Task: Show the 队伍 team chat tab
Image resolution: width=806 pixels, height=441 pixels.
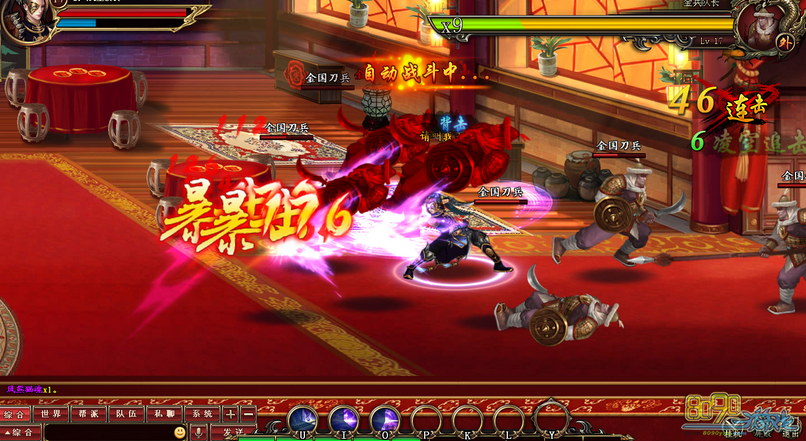Action: (x=126, y=413)
